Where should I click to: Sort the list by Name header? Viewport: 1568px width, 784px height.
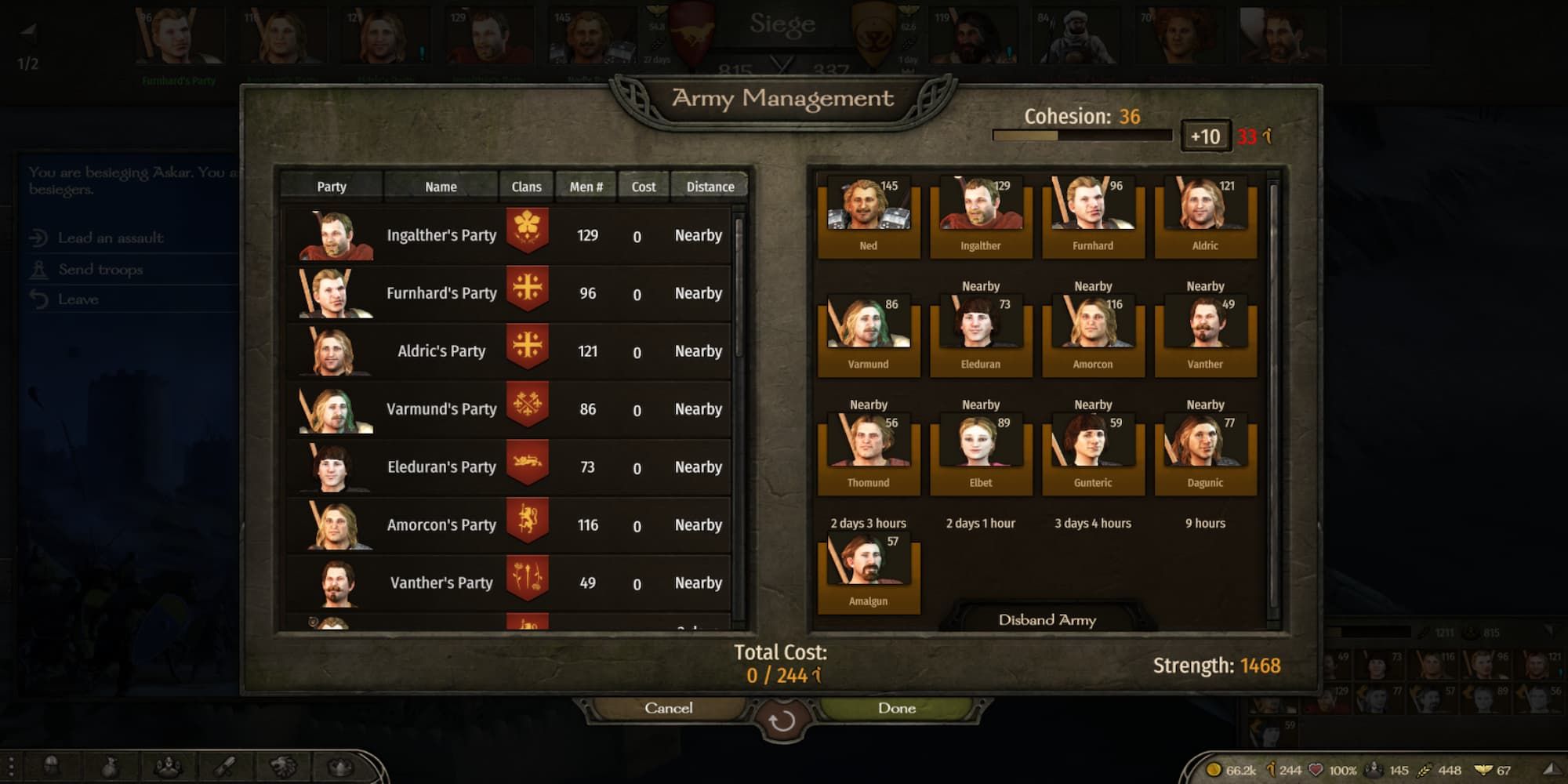[x=441, y=187]
